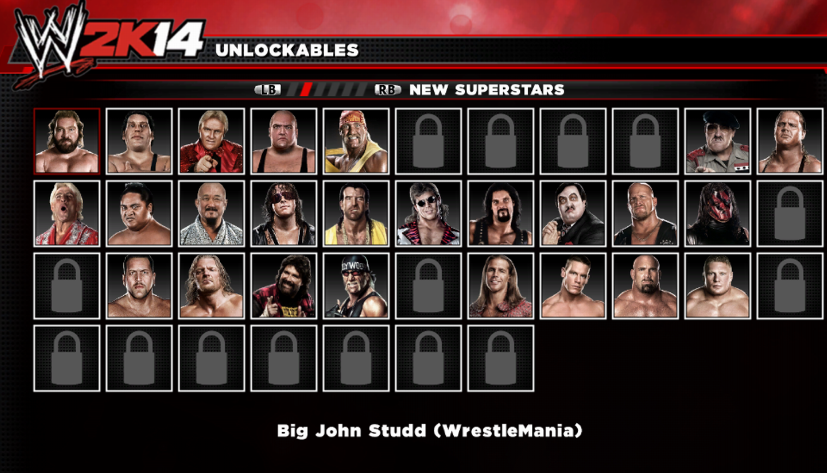Viewport: 827px width, 473px height.
Task: Select Bret Hart wearing sunglasses
Action: tap(284, 213)
